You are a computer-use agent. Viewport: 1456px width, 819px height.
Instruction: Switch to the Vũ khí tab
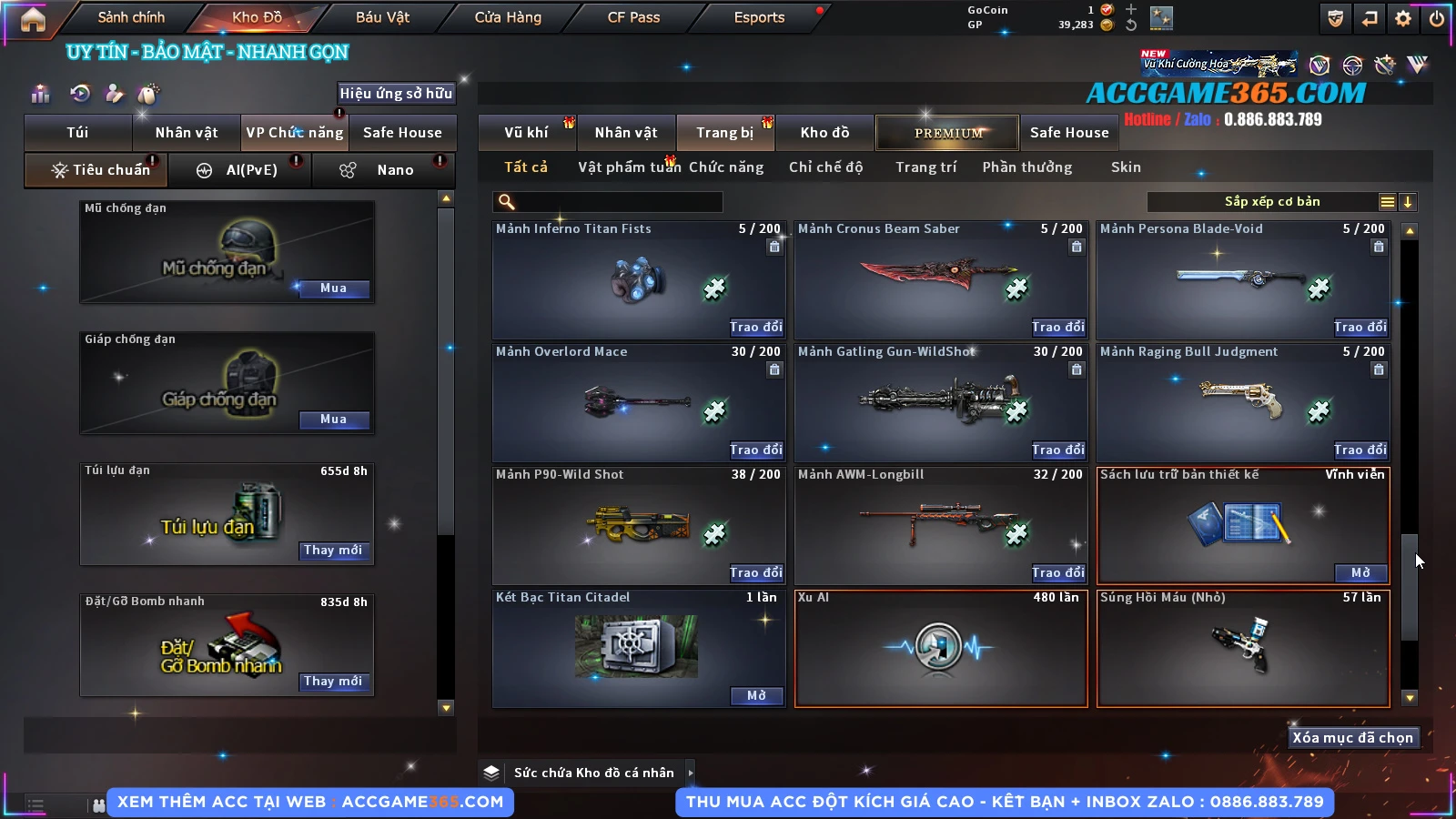(x=526, y=133)
